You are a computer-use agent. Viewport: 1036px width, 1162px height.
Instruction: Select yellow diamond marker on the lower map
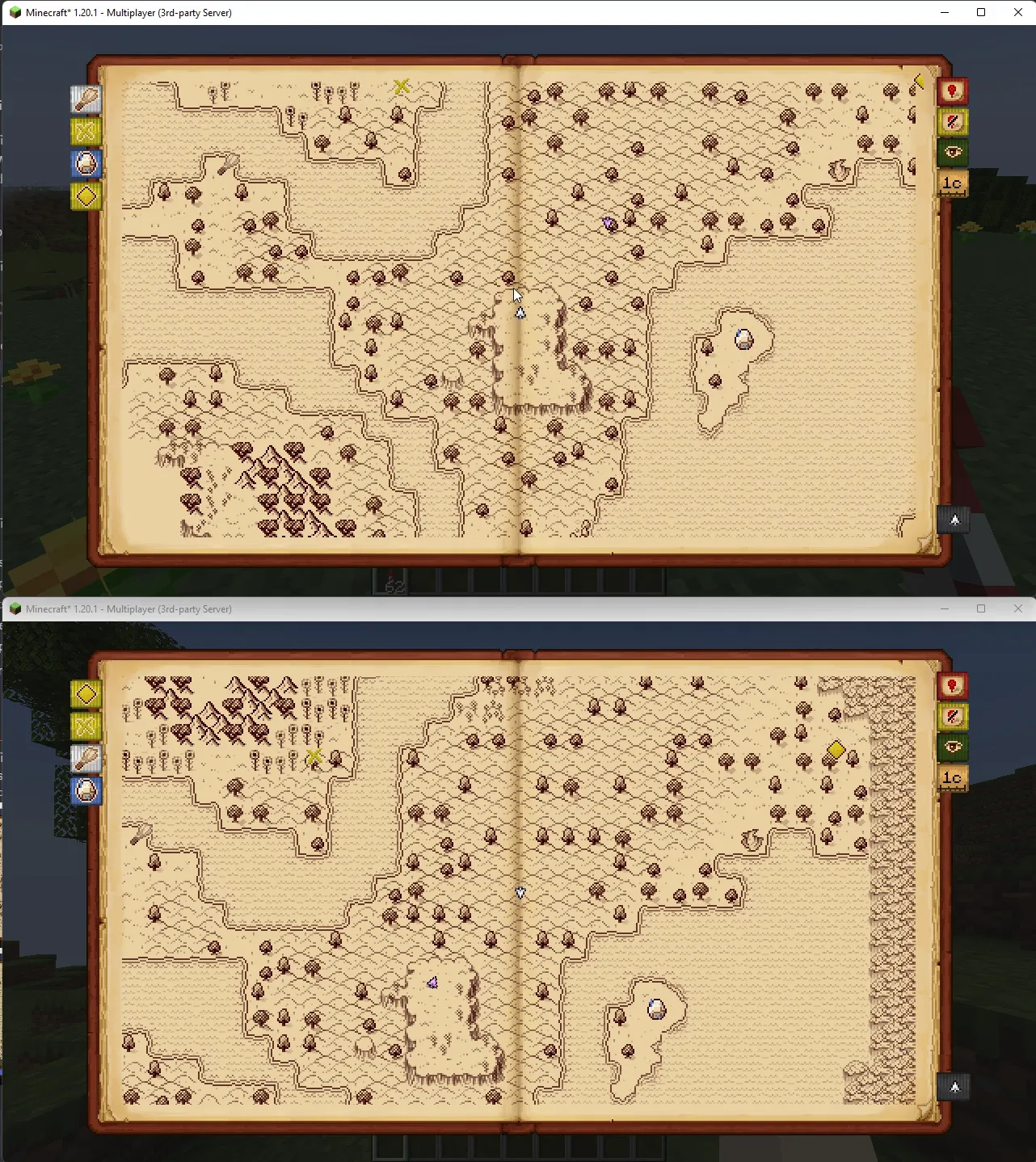[836, 750]
